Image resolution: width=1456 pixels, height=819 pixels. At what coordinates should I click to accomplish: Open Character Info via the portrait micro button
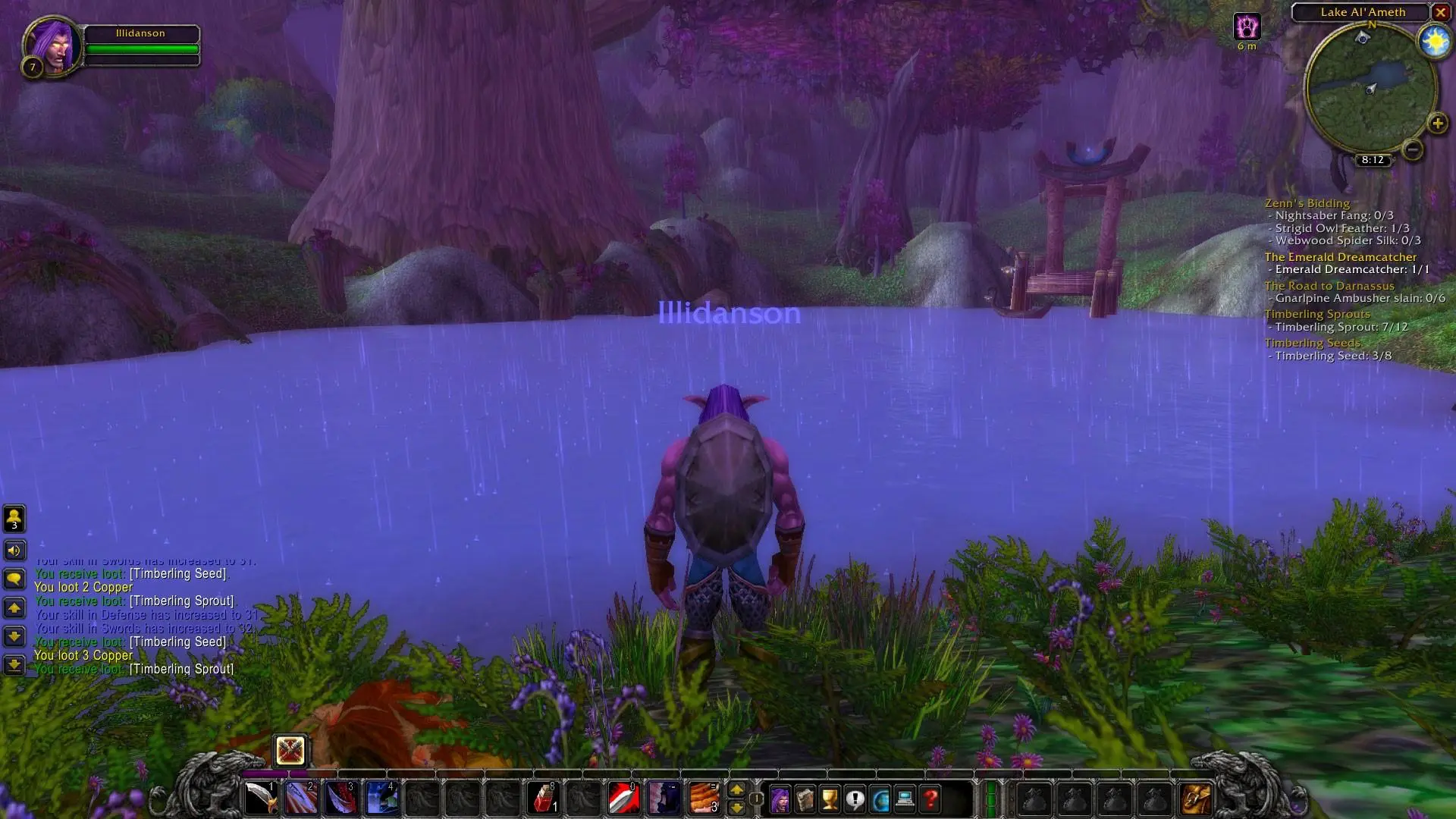(x=780, y=799)
